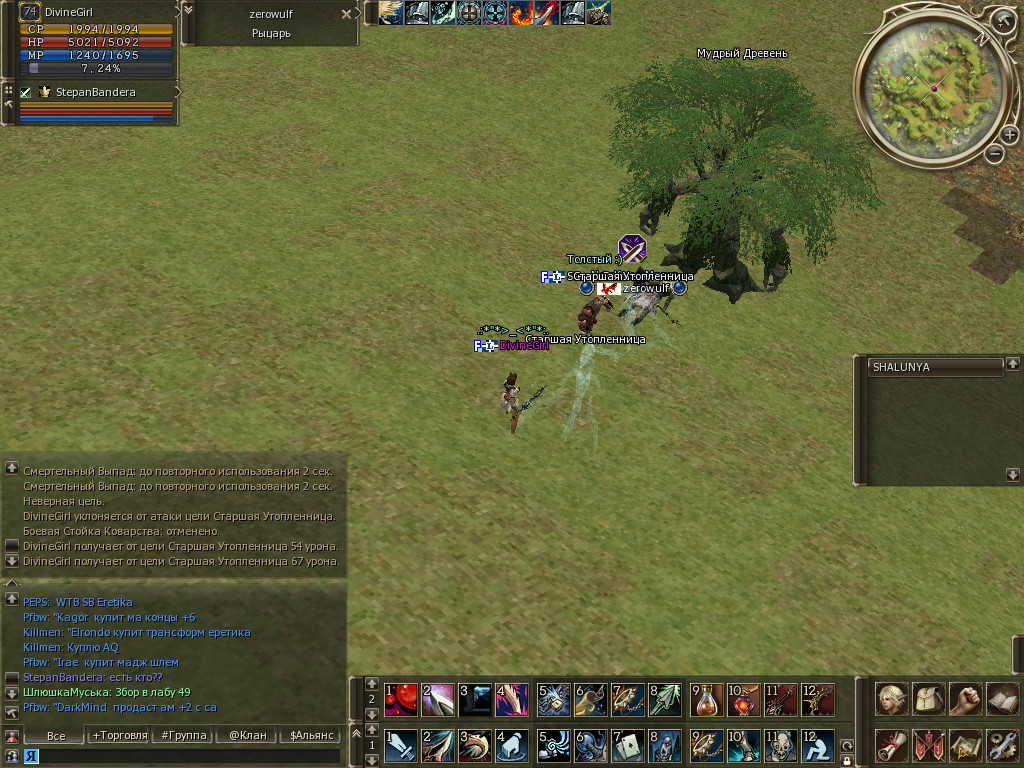Open the actions fist button
1024x768 pixels.
[965, 698]
